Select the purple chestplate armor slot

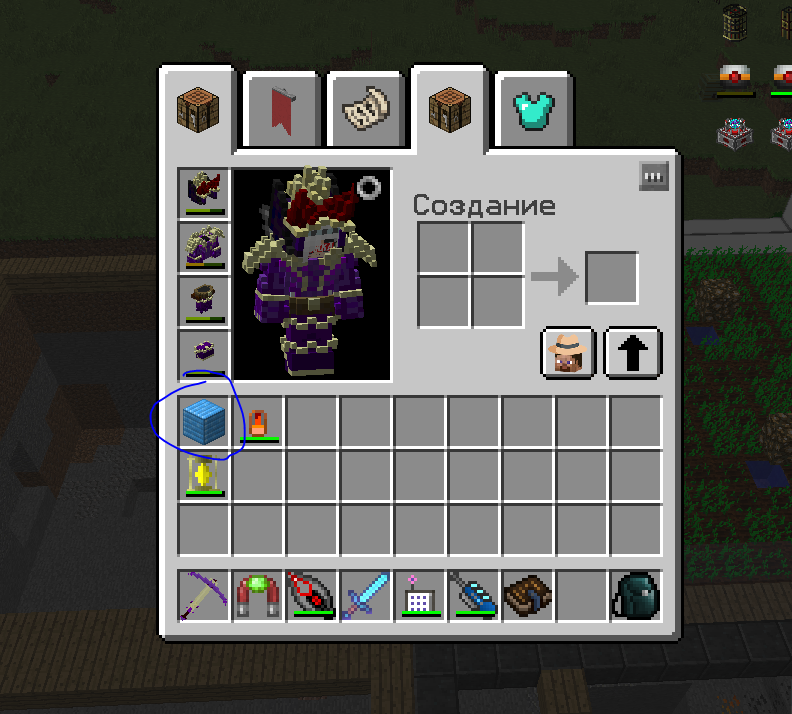[x=205, y=247]
